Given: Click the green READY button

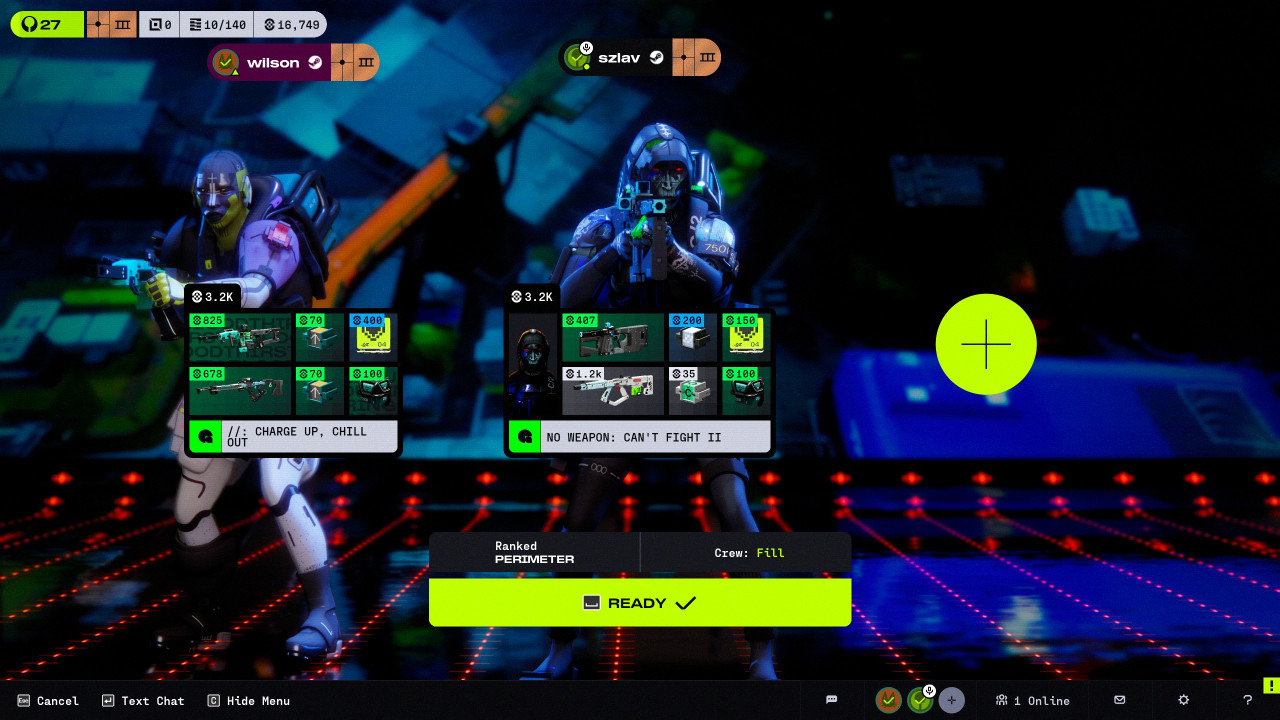Looking at the screenshot, I should pyautogui.click(x=640, y=603).
